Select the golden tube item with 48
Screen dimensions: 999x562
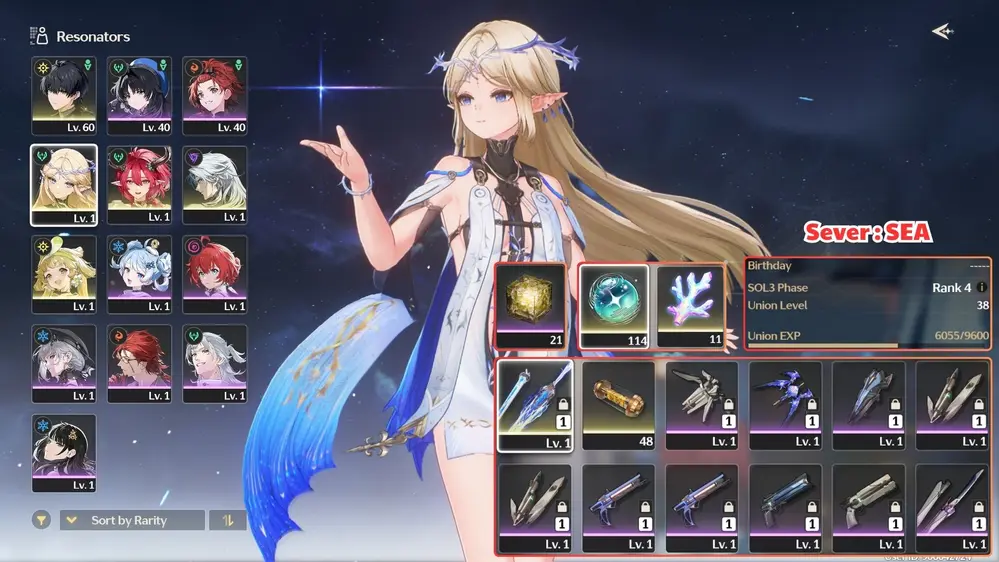coord(618,405)
